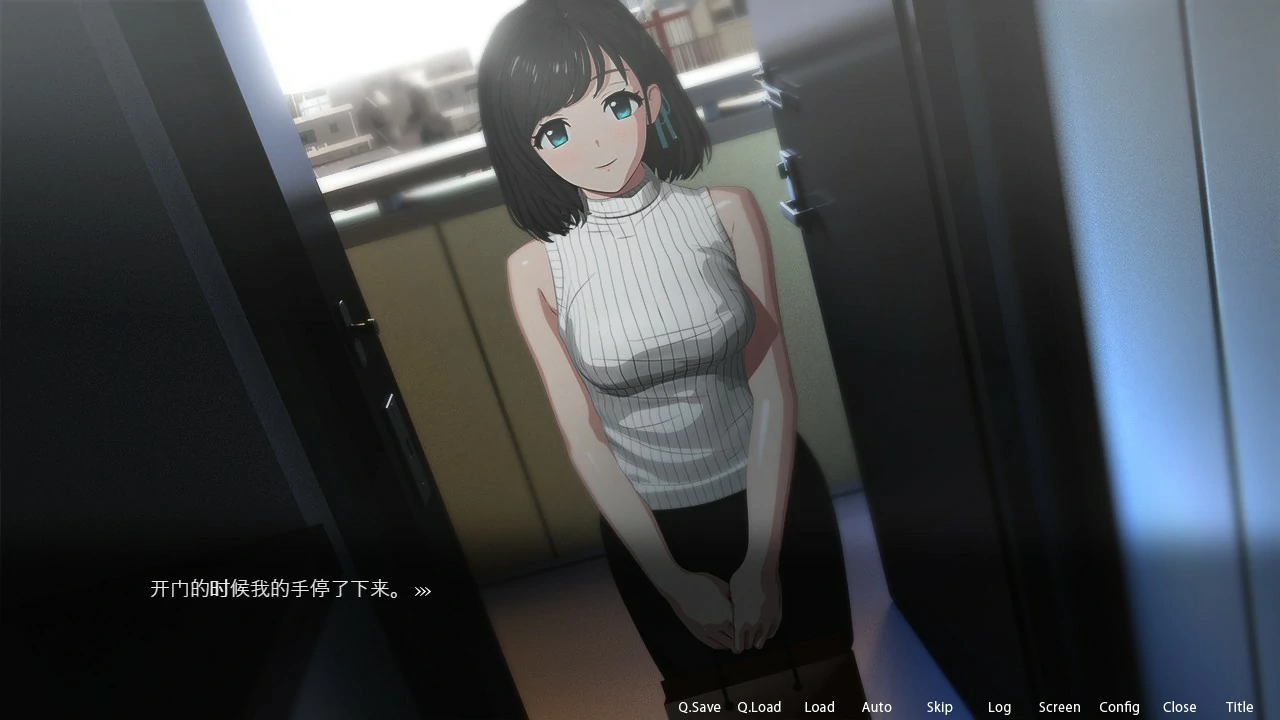Image resolution: width=1280 pixels, height=720 pixels.
Task: Activate Skip mode to fast-forward text
Action: click(940, 707)
